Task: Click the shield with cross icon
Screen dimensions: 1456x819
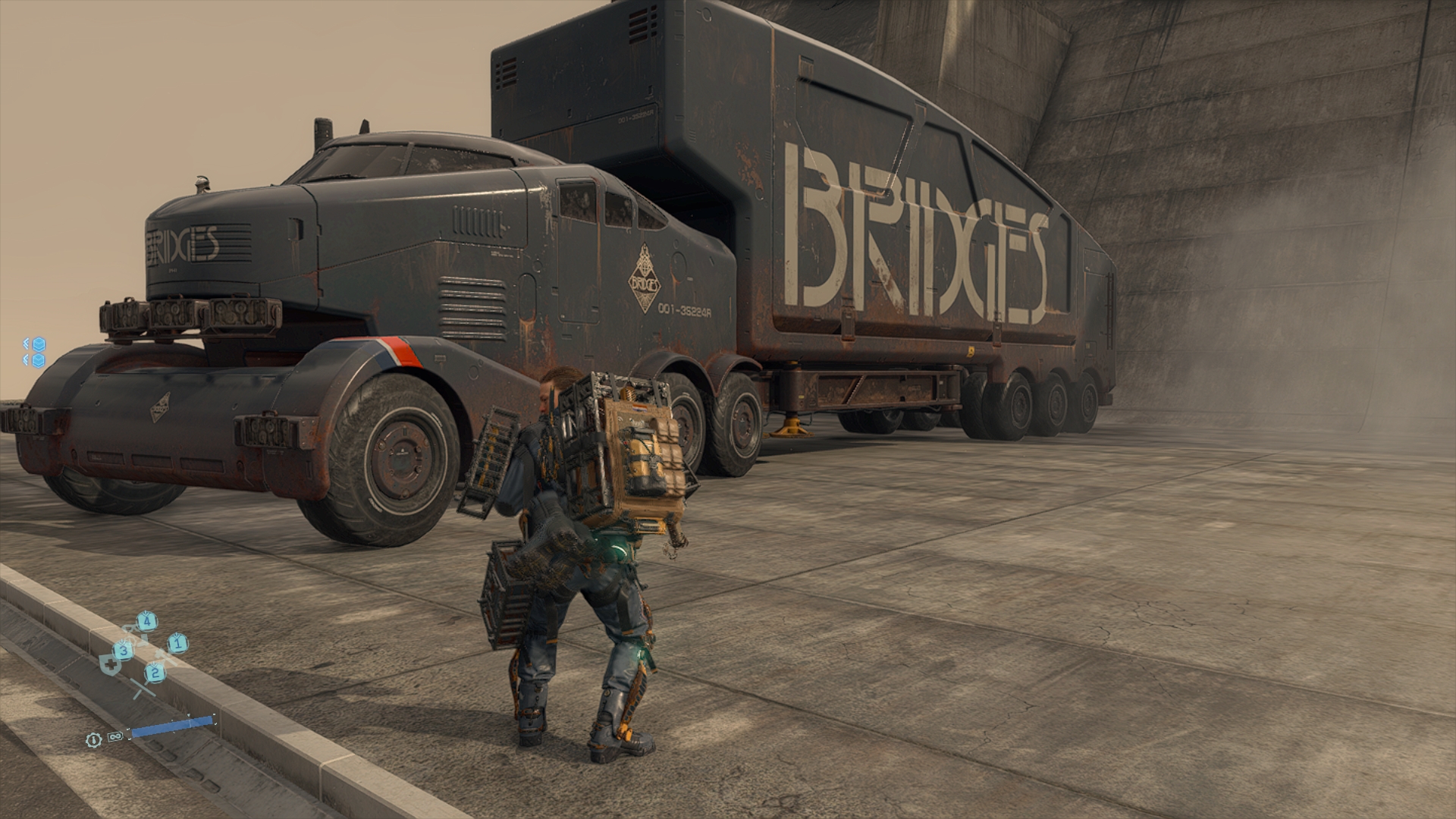Action: pos(110,665)
